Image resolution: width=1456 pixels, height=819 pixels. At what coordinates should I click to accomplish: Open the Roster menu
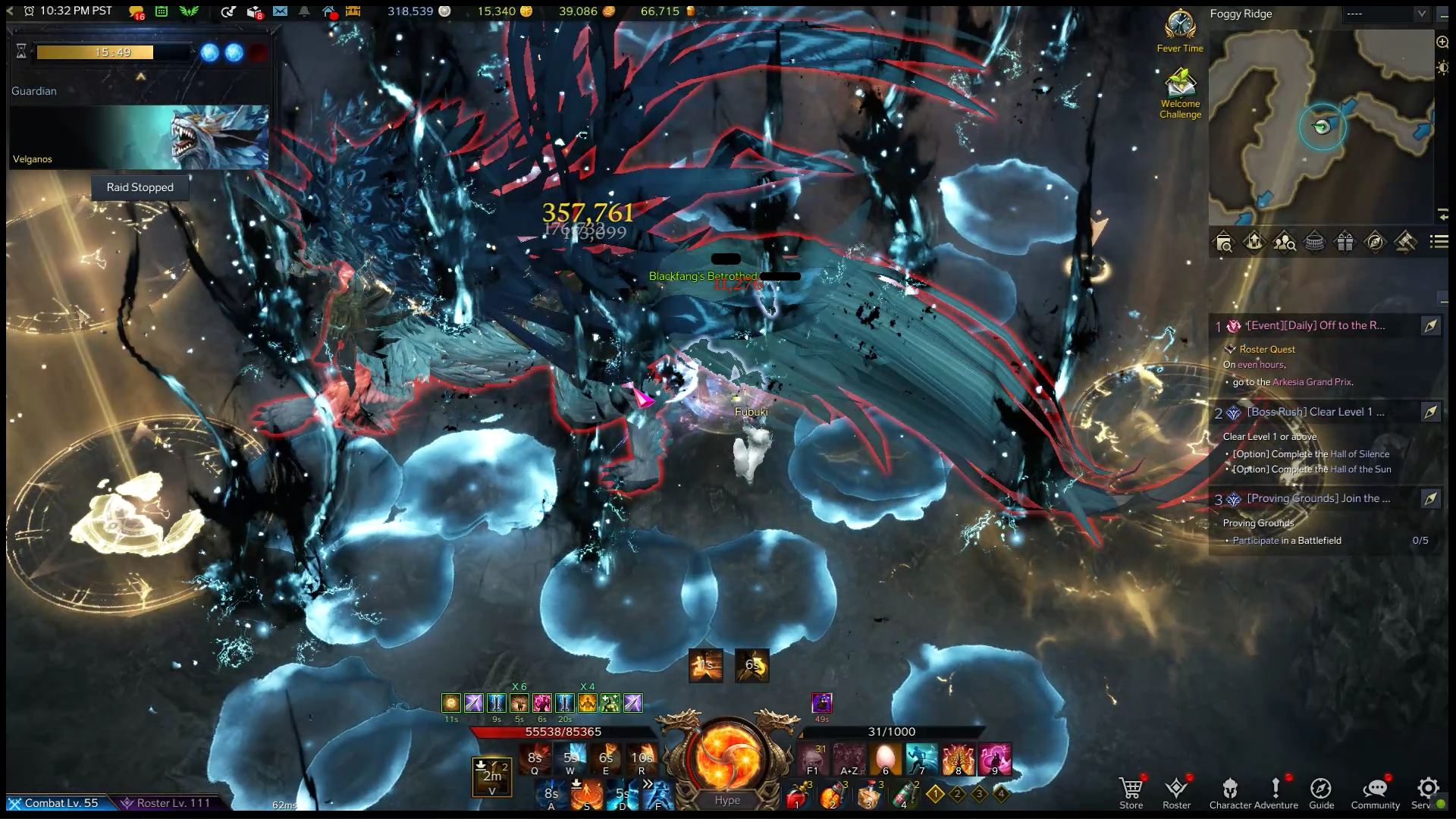(1176, 792)
